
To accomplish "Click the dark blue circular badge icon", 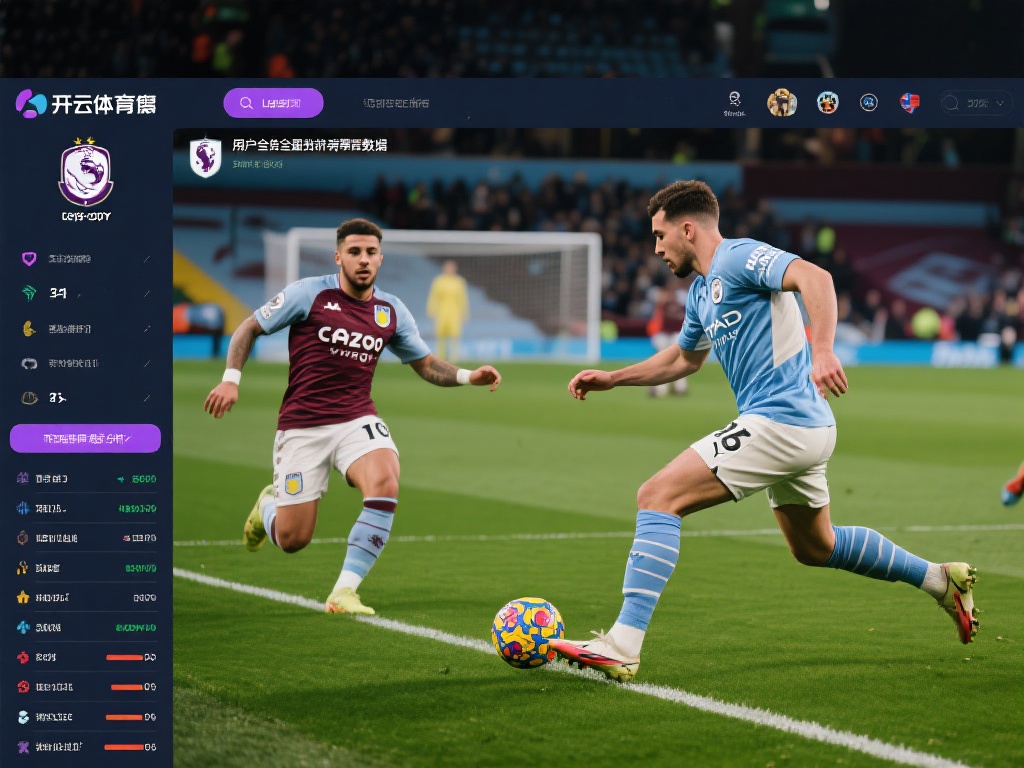I will click(869, 102).
